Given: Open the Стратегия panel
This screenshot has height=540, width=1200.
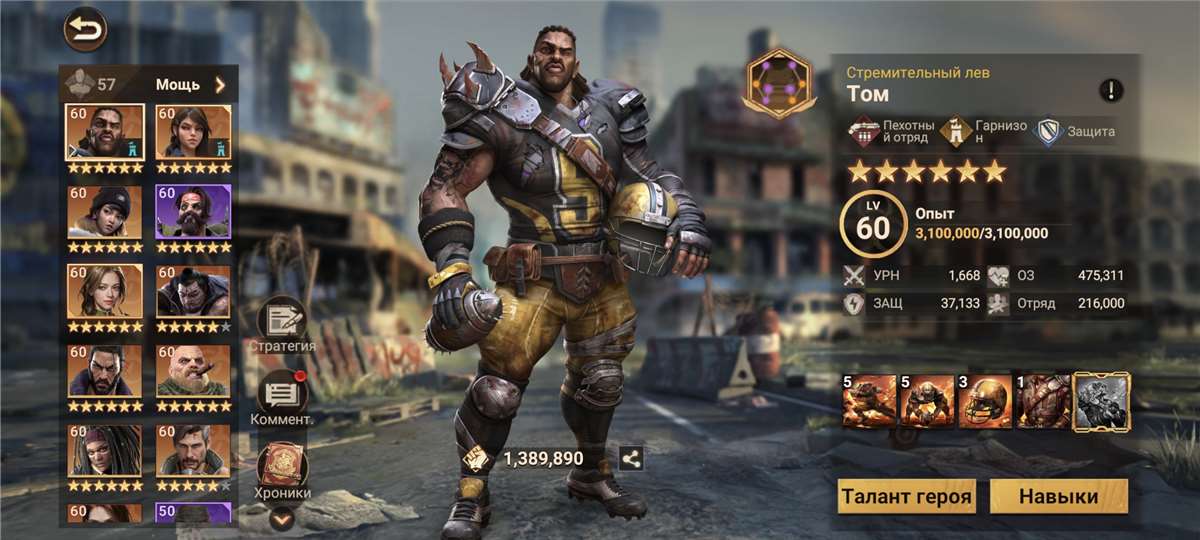Looking at the screenshot, I should click(282, 322).
